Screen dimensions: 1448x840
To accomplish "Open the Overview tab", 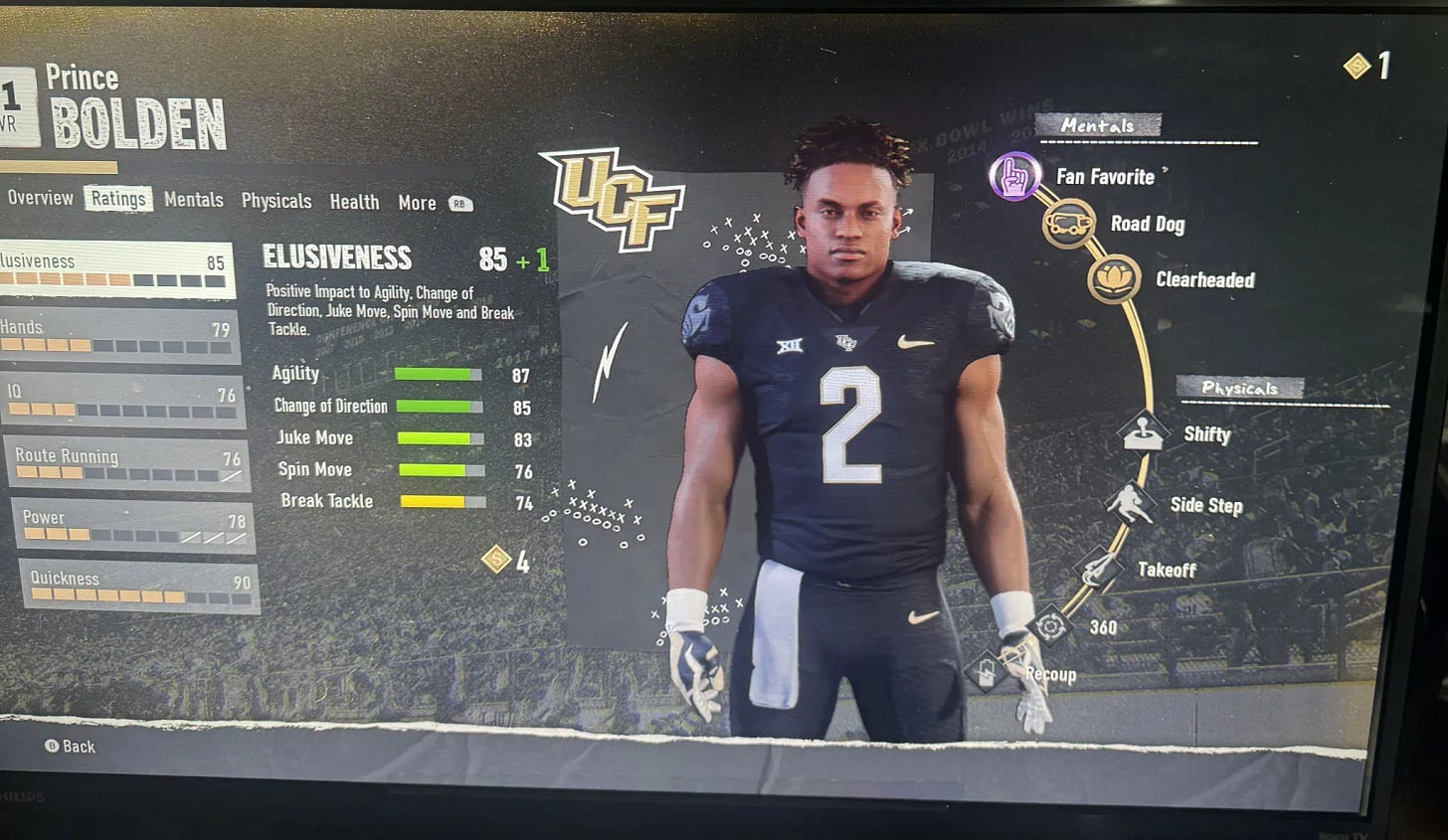I will pos(40,198).
